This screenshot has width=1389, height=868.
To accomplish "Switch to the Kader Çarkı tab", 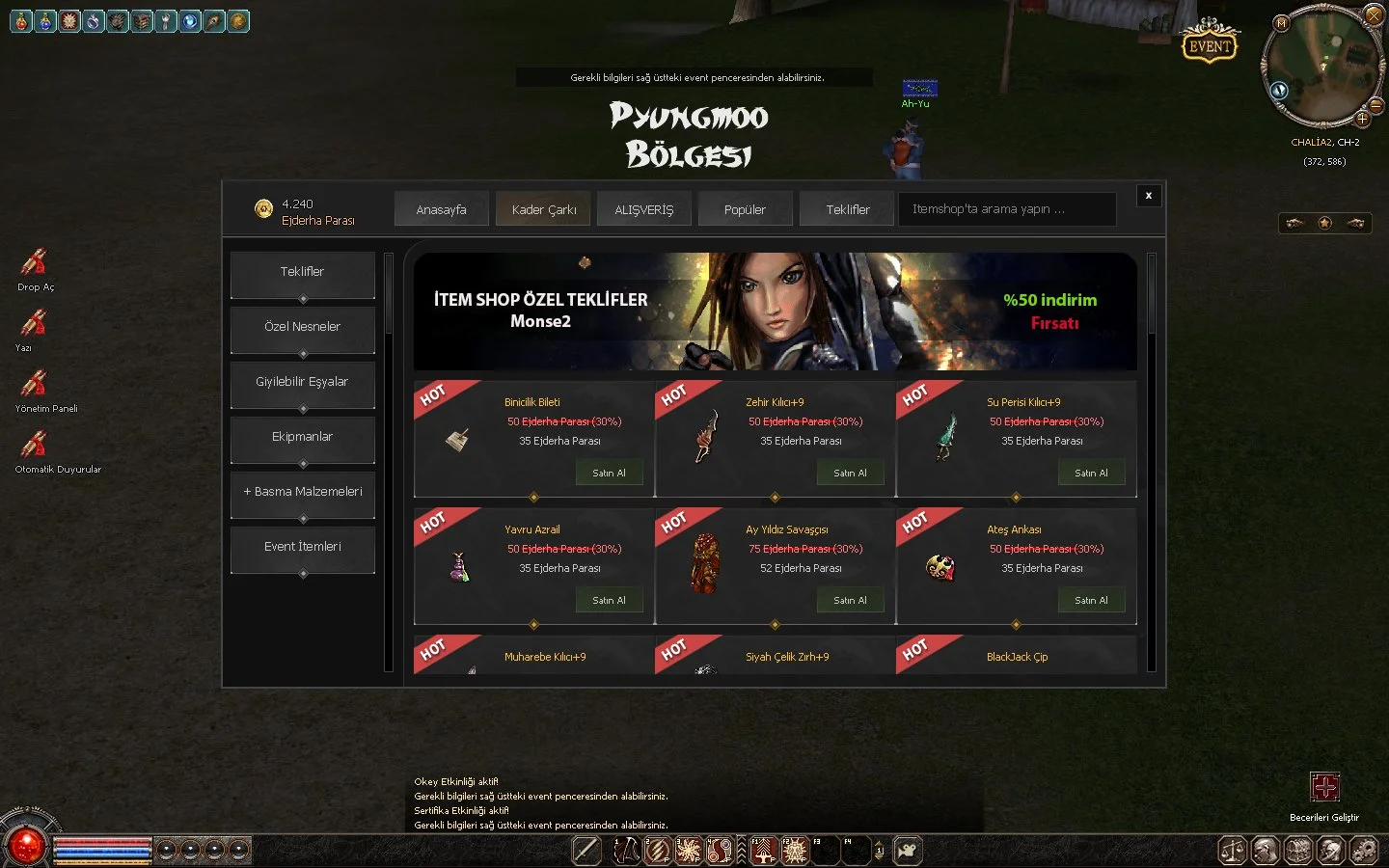I will click(544, 209).
